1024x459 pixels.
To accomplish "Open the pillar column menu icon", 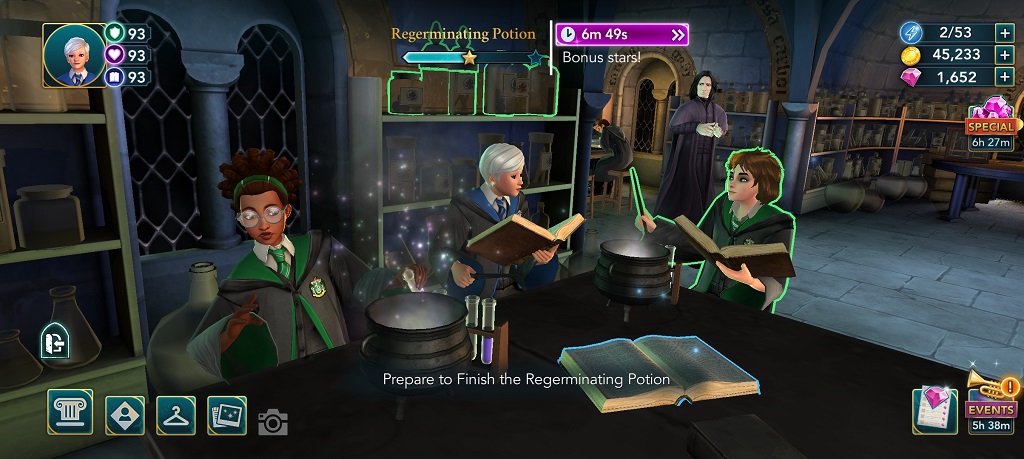I will pyautogui.click(x=70, y=413).
